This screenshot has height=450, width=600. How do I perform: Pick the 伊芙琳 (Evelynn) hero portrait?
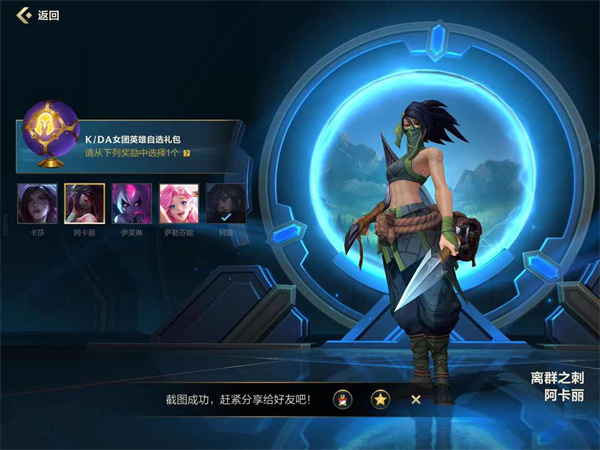pyautogui.click(x=131, y=202)
